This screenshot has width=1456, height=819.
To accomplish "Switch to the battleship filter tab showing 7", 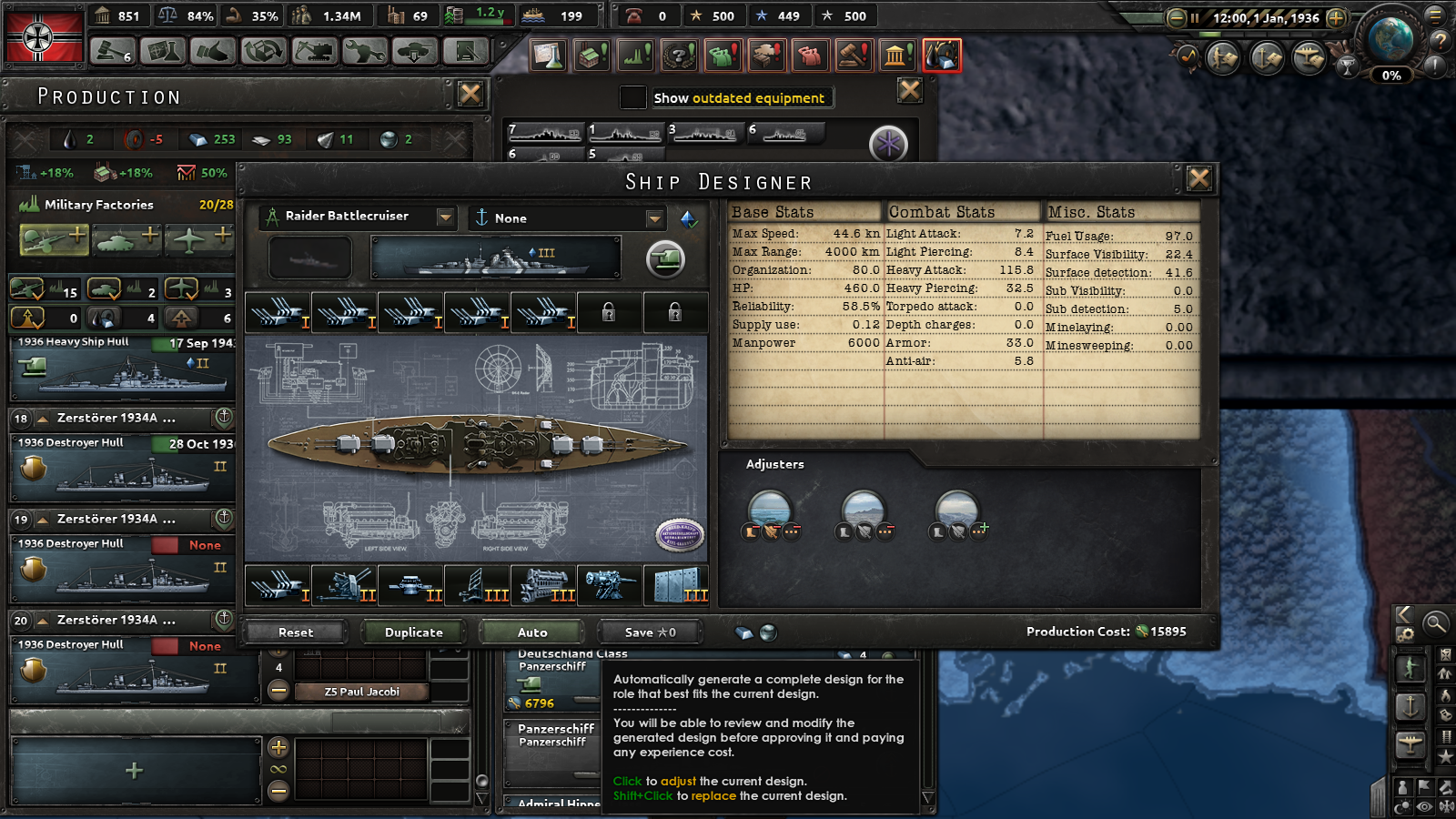I will pos(546,134).
